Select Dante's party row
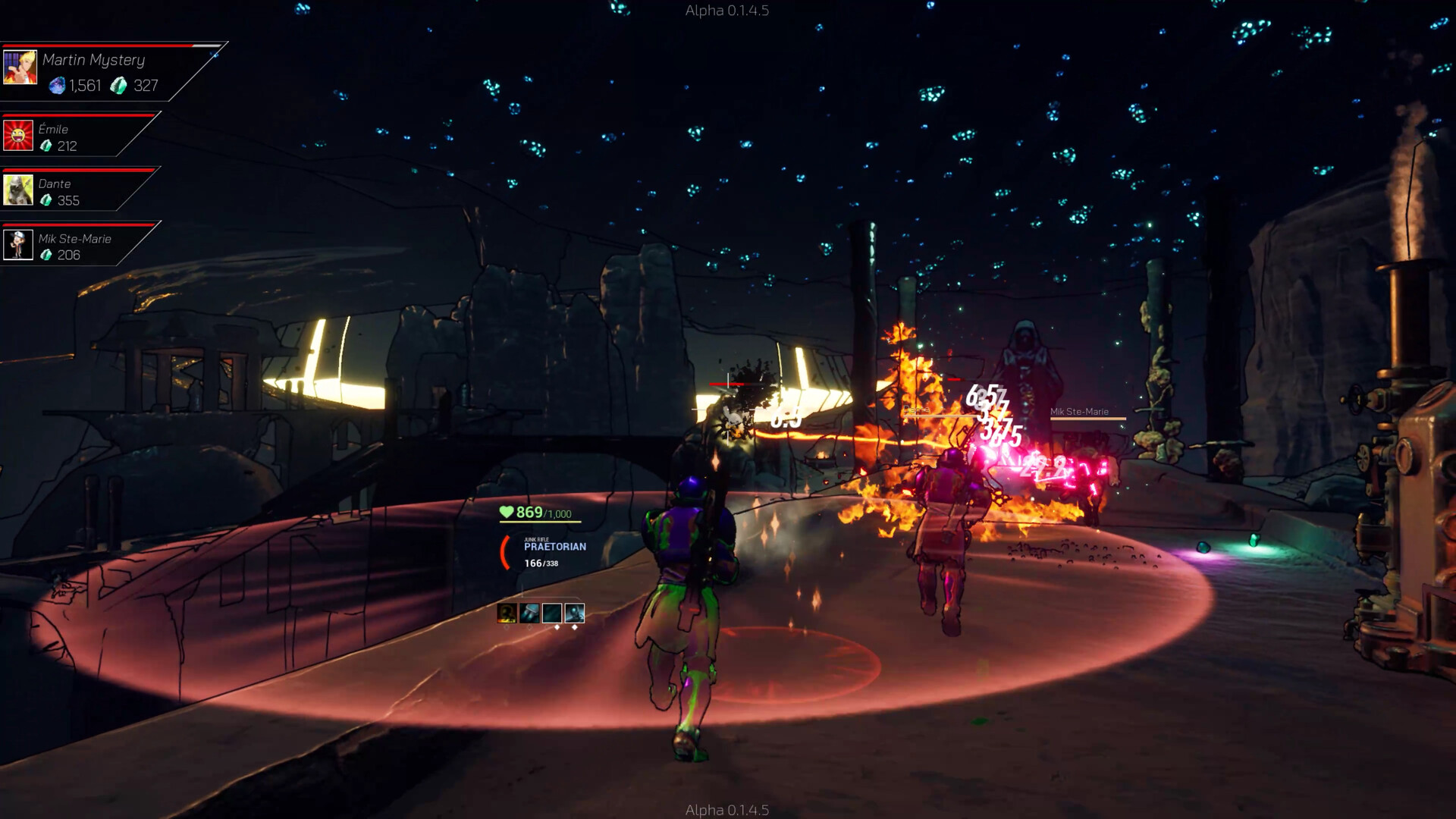Screen dimensions: 1456x819 coord(76,191)
